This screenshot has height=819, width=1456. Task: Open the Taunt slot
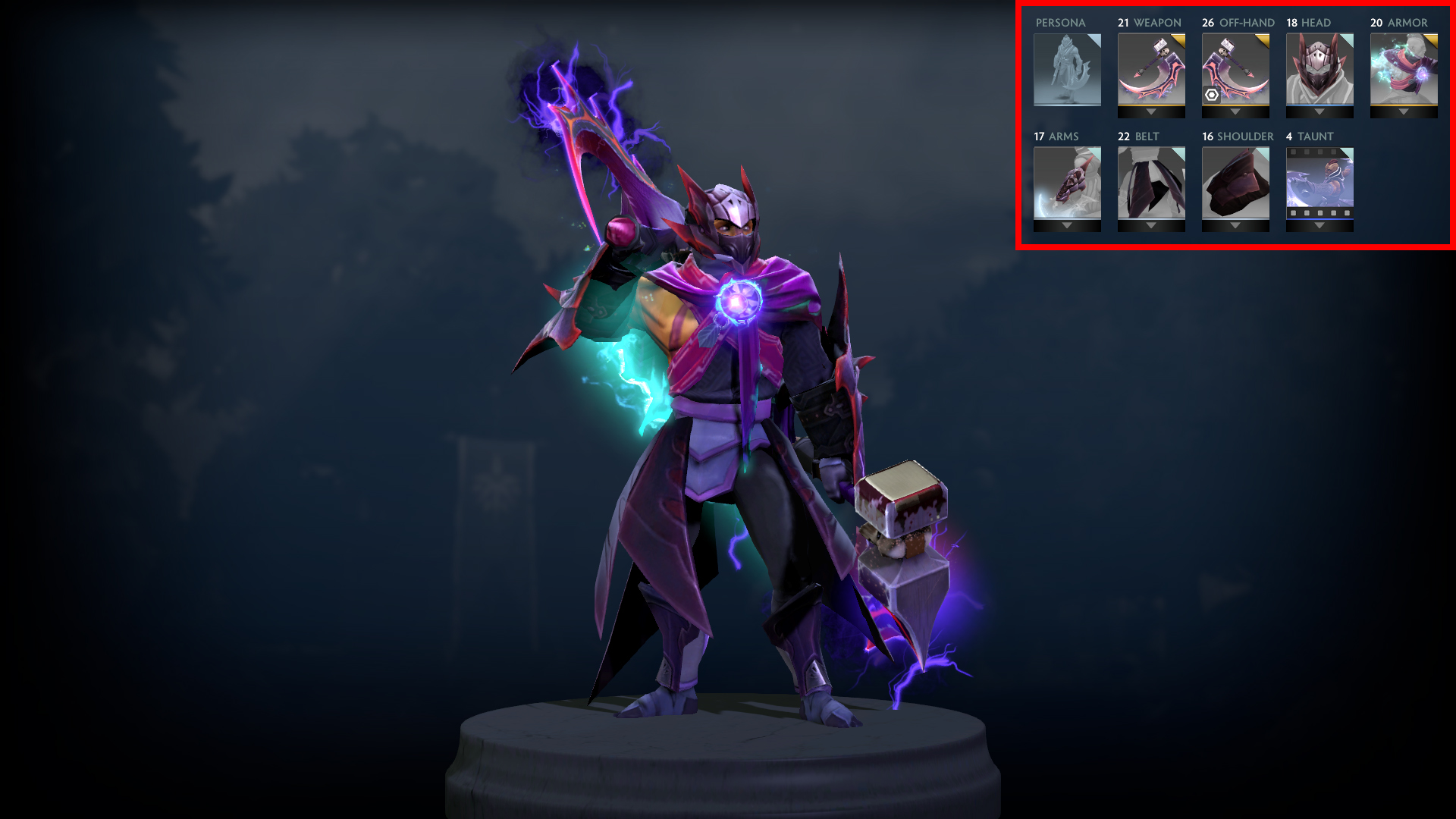point(1319,183)
